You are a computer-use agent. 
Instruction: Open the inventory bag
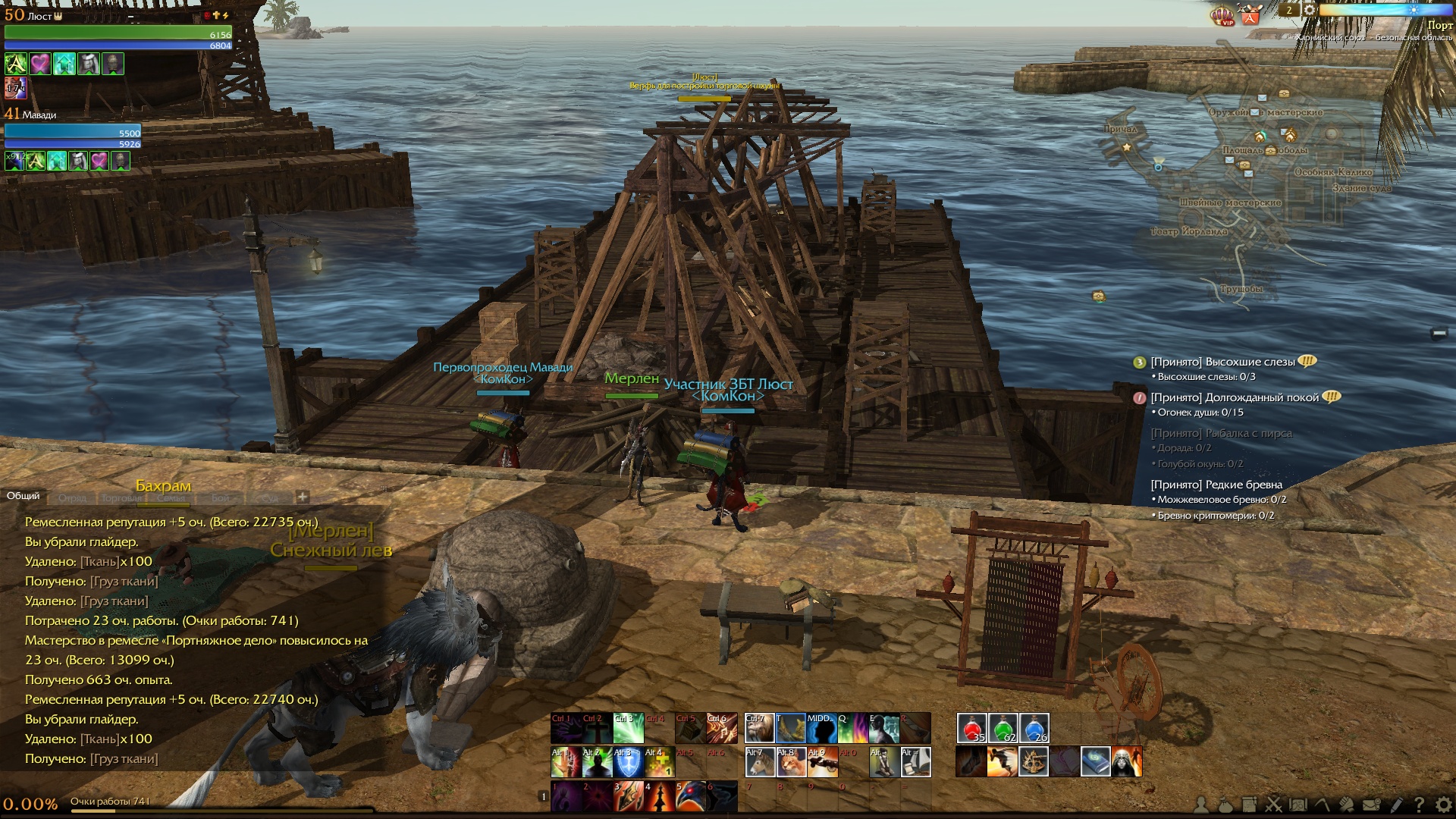tap(1225, 805)
